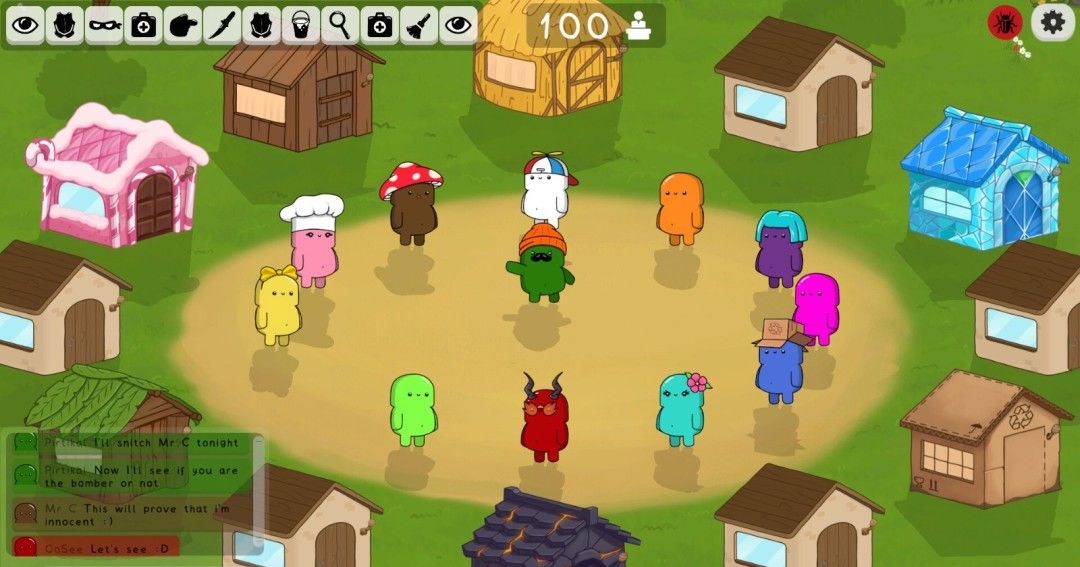The height and width of the screenshot is (567, 1080).
Task: Choose the pointing hand role icon
Action: tap(183, 25)
